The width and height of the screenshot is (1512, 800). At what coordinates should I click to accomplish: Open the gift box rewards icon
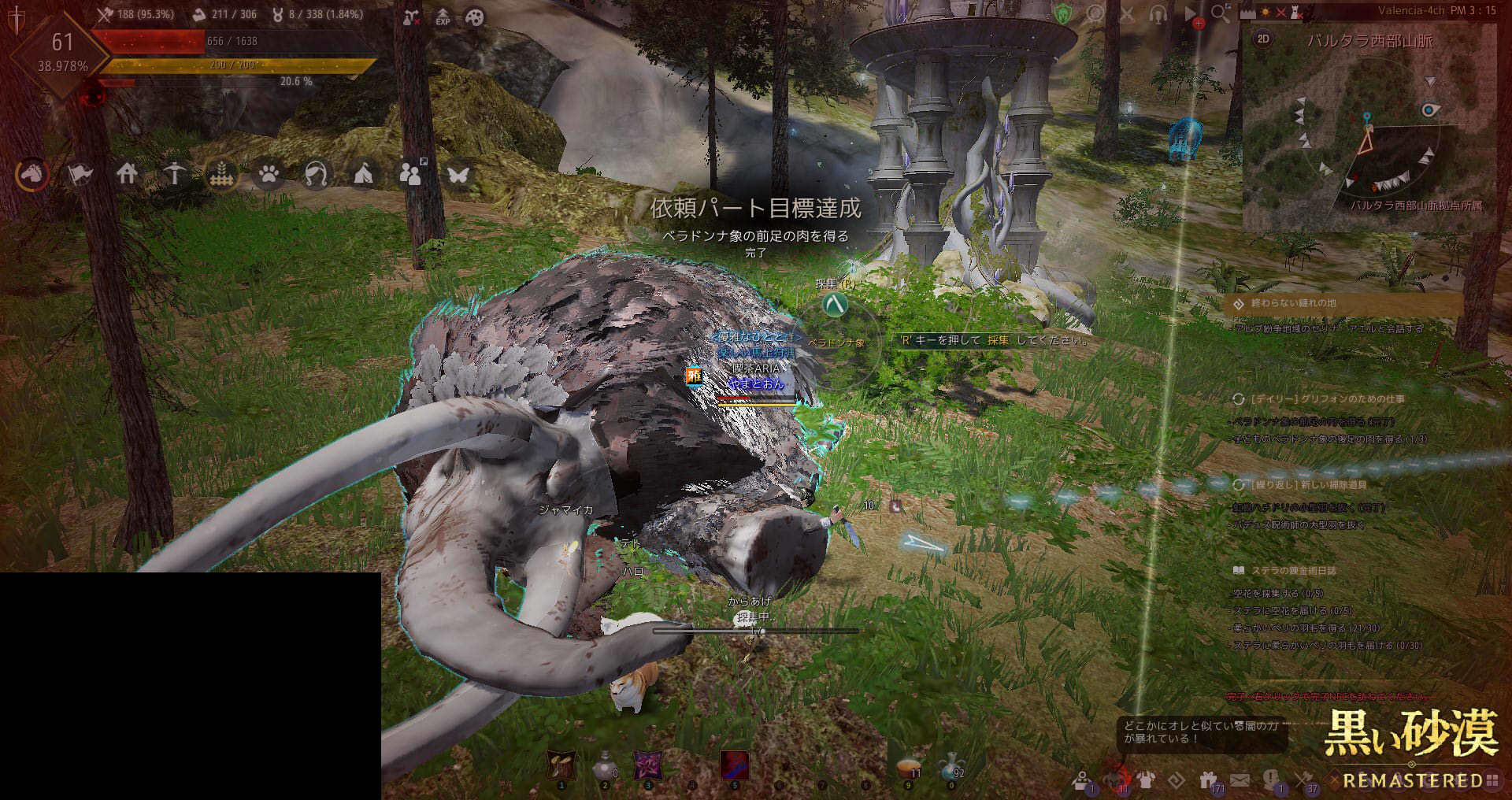click(1208, 780)
